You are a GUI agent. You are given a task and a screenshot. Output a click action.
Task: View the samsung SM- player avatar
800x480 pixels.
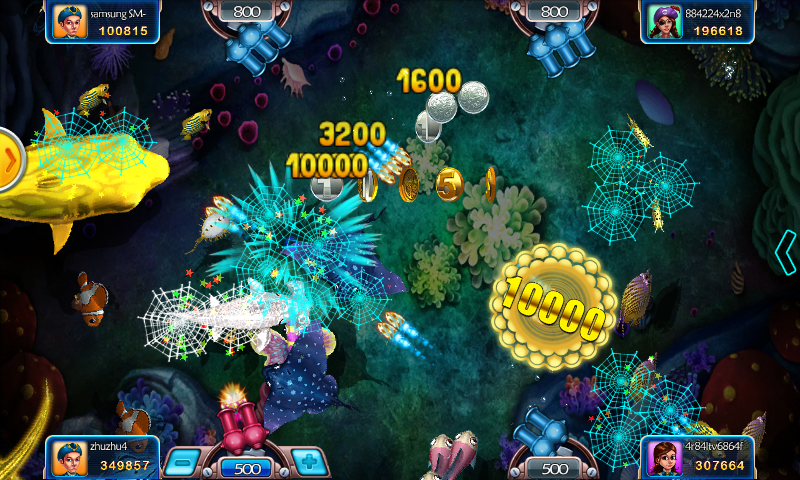click(67, 22)
